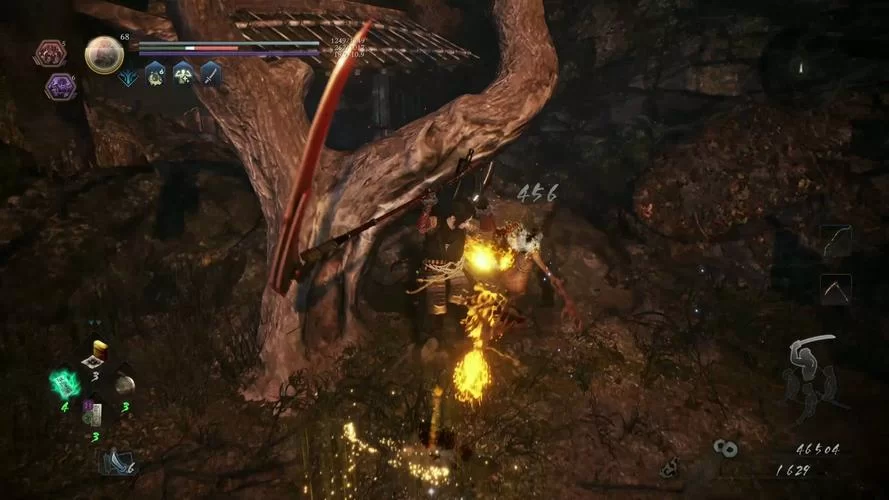This screenshot has height=500, width=889.
Task: Use the purple and white talisman item
Action: tap(93, 413)
